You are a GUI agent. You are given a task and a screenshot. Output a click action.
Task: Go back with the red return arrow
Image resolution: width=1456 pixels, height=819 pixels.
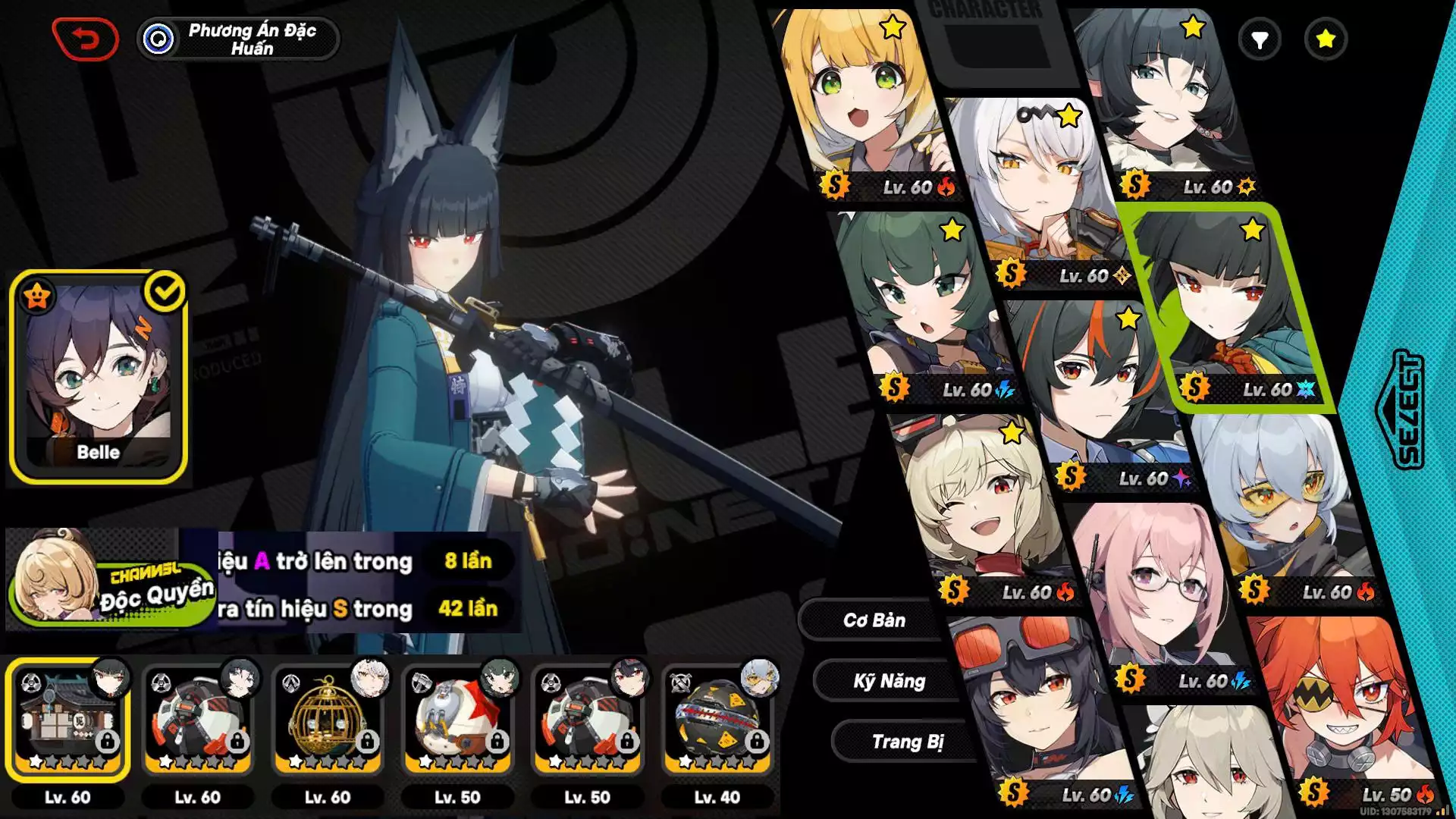85,39
